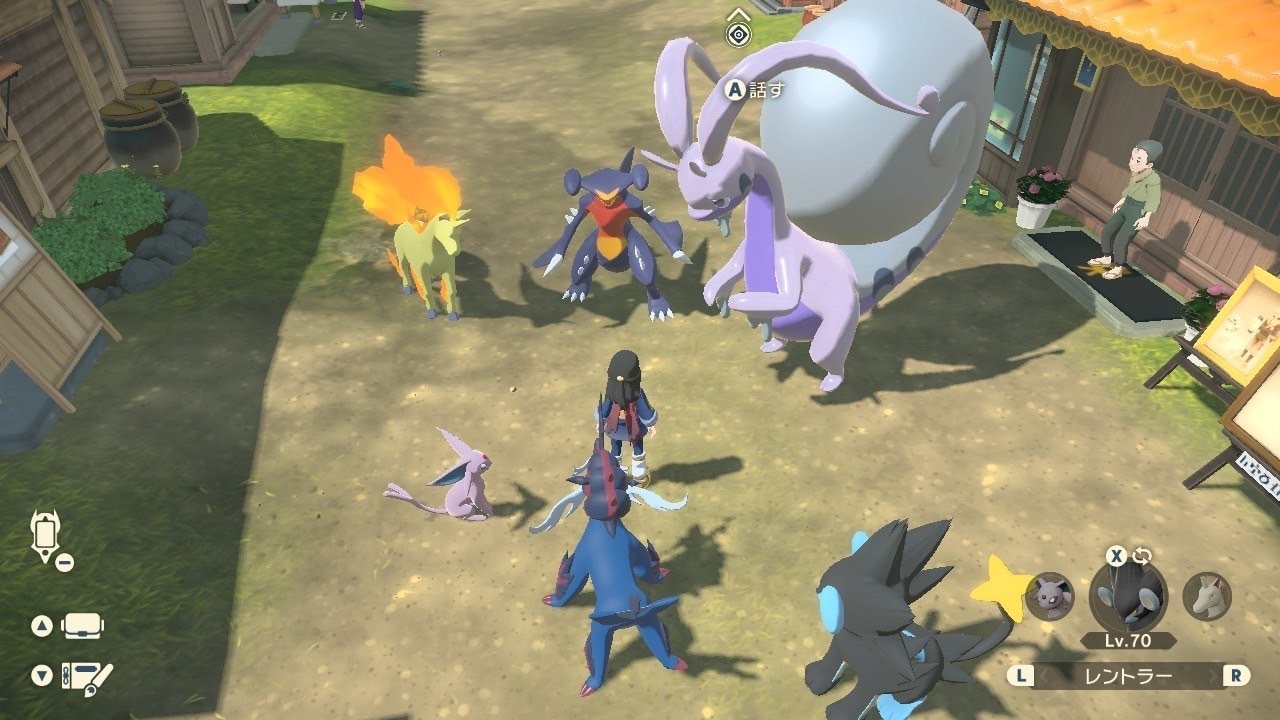Viewport: 1280px width, 720px height.
Task: Click the up arrow beside the satchel icon
Action: (x=42, y=624)
